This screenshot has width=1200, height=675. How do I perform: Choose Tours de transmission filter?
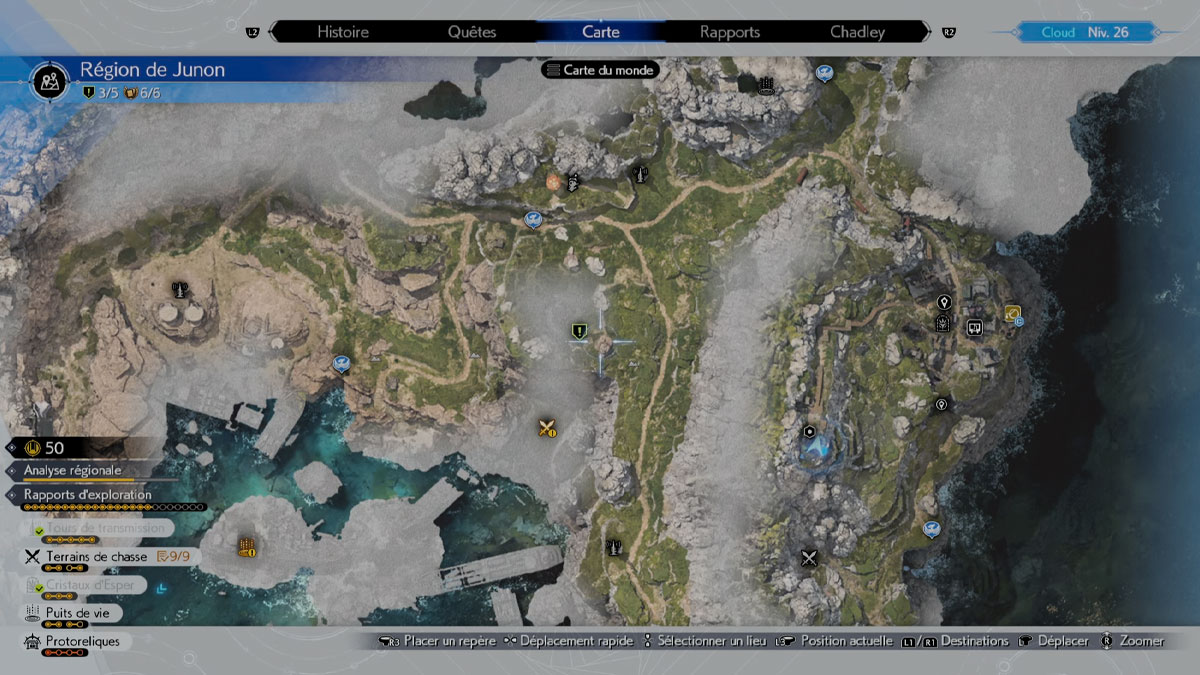click(96, 527)
